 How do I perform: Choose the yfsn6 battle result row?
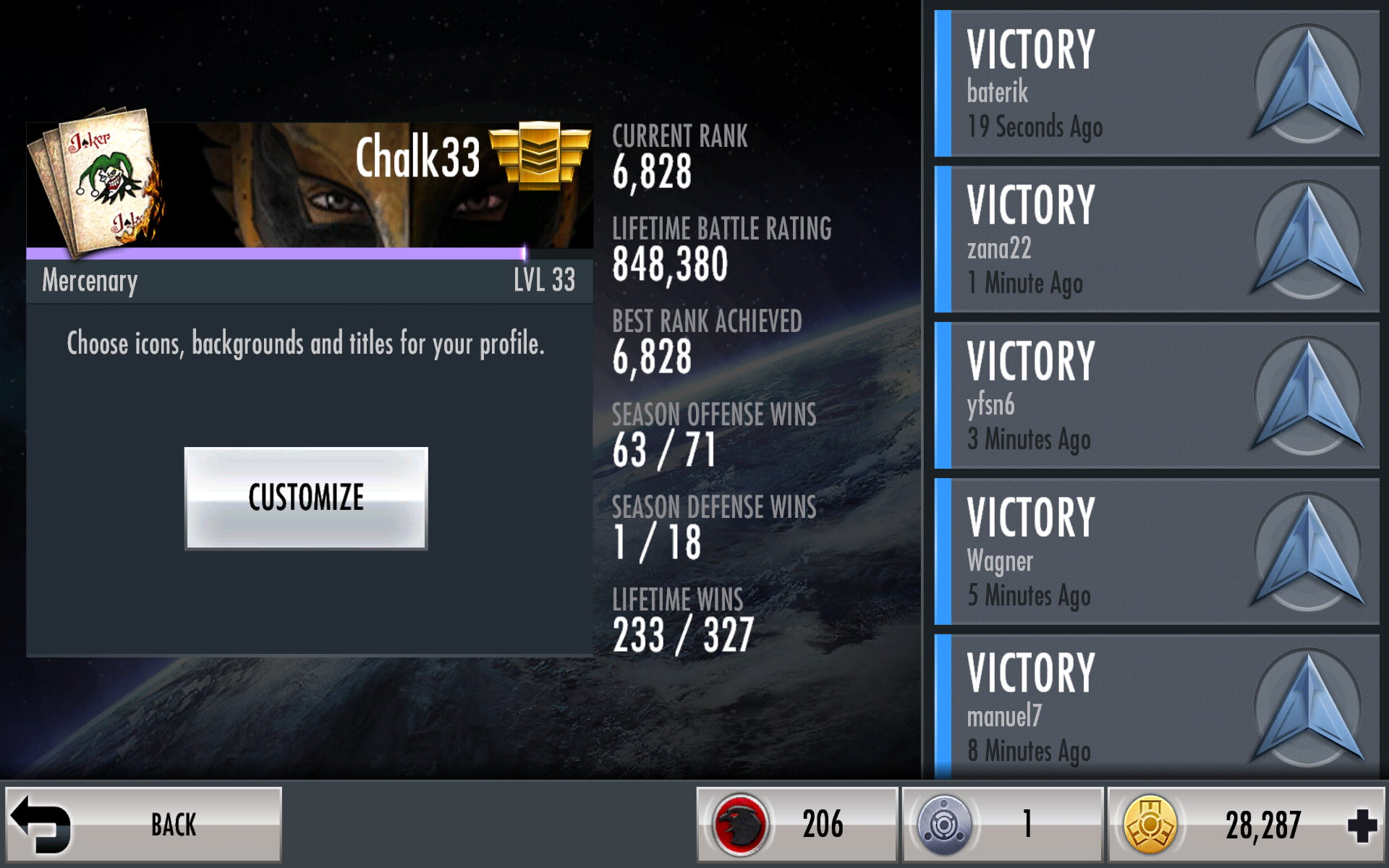(1156, 396)
